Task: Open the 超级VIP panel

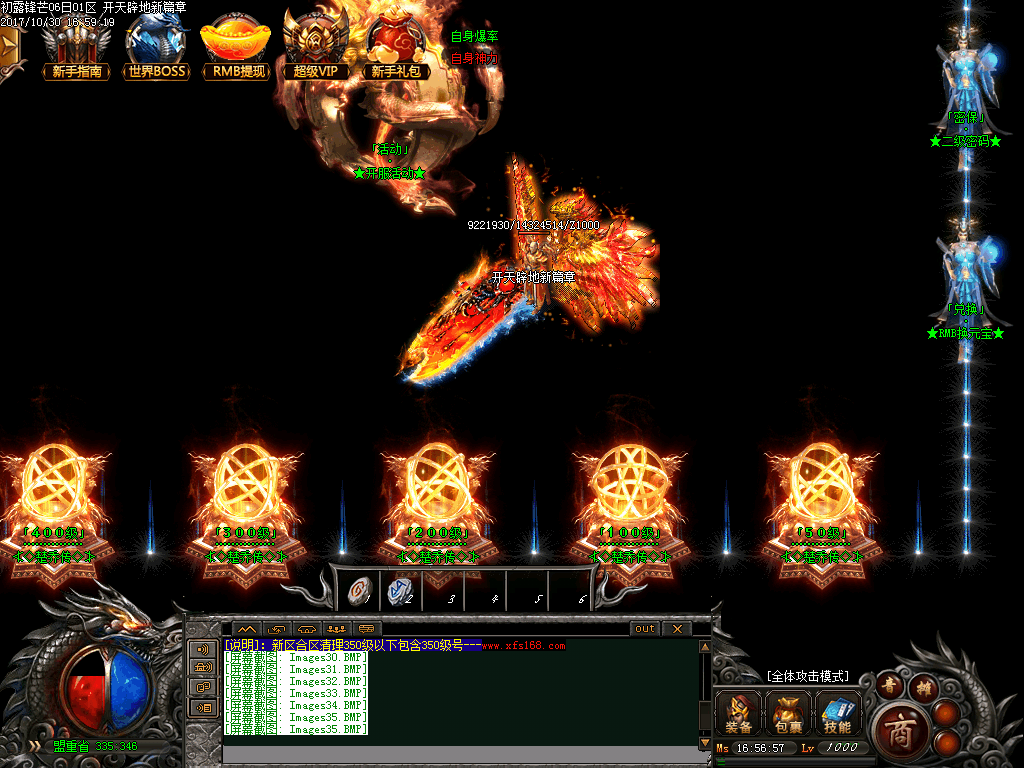Action: (x=316, y=48)
